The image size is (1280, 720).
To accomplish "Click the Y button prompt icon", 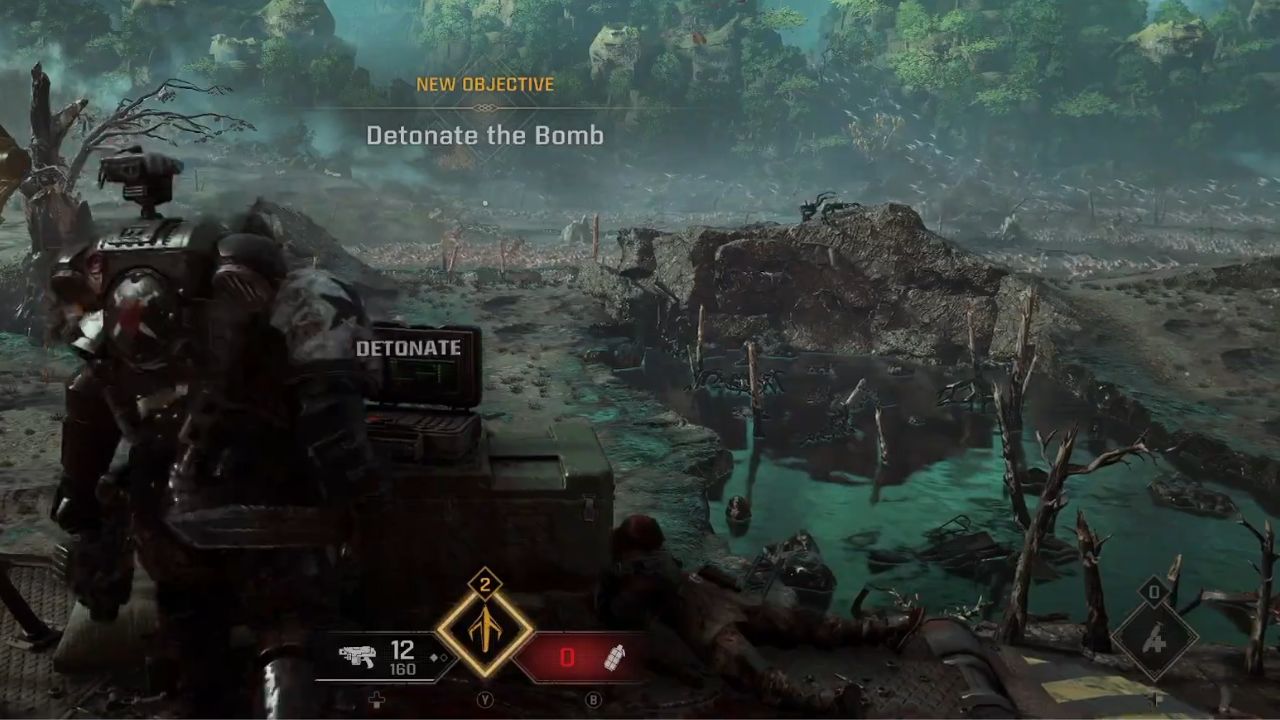I will (485, 699).
